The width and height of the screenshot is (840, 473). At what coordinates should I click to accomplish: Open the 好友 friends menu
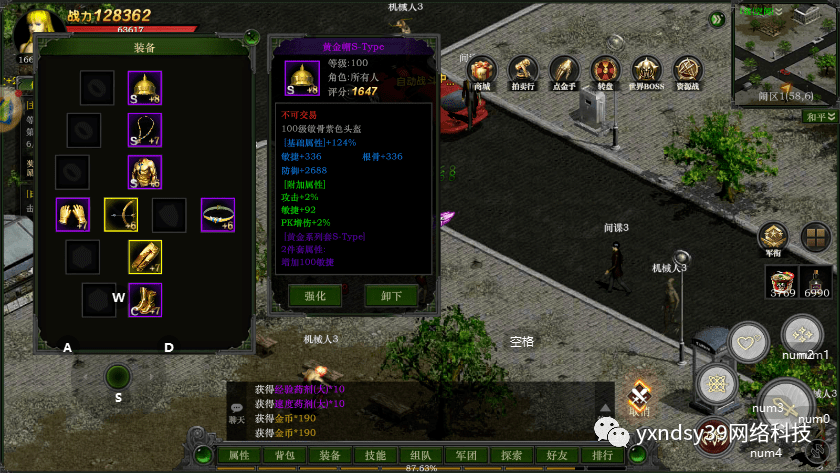pos(556,455)
